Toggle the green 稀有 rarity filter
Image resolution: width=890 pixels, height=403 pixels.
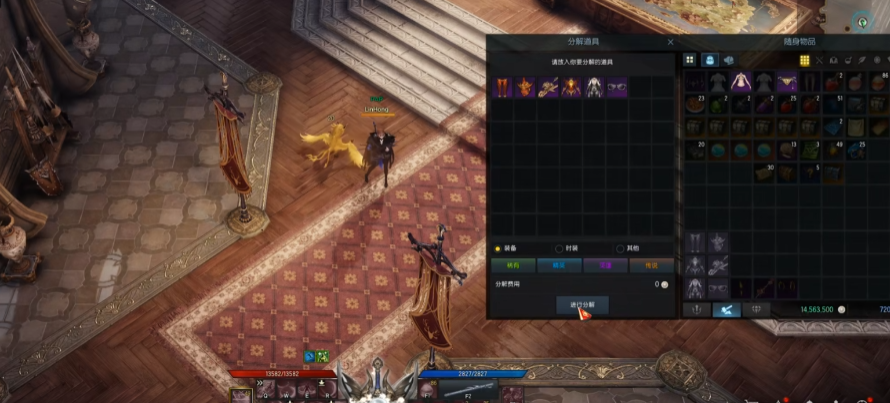pyautogui.click(x=514, y=266)
